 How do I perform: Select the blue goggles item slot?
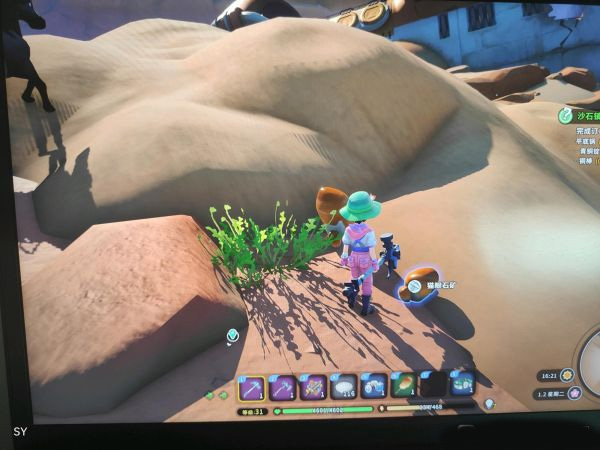[x=374, y=385]
